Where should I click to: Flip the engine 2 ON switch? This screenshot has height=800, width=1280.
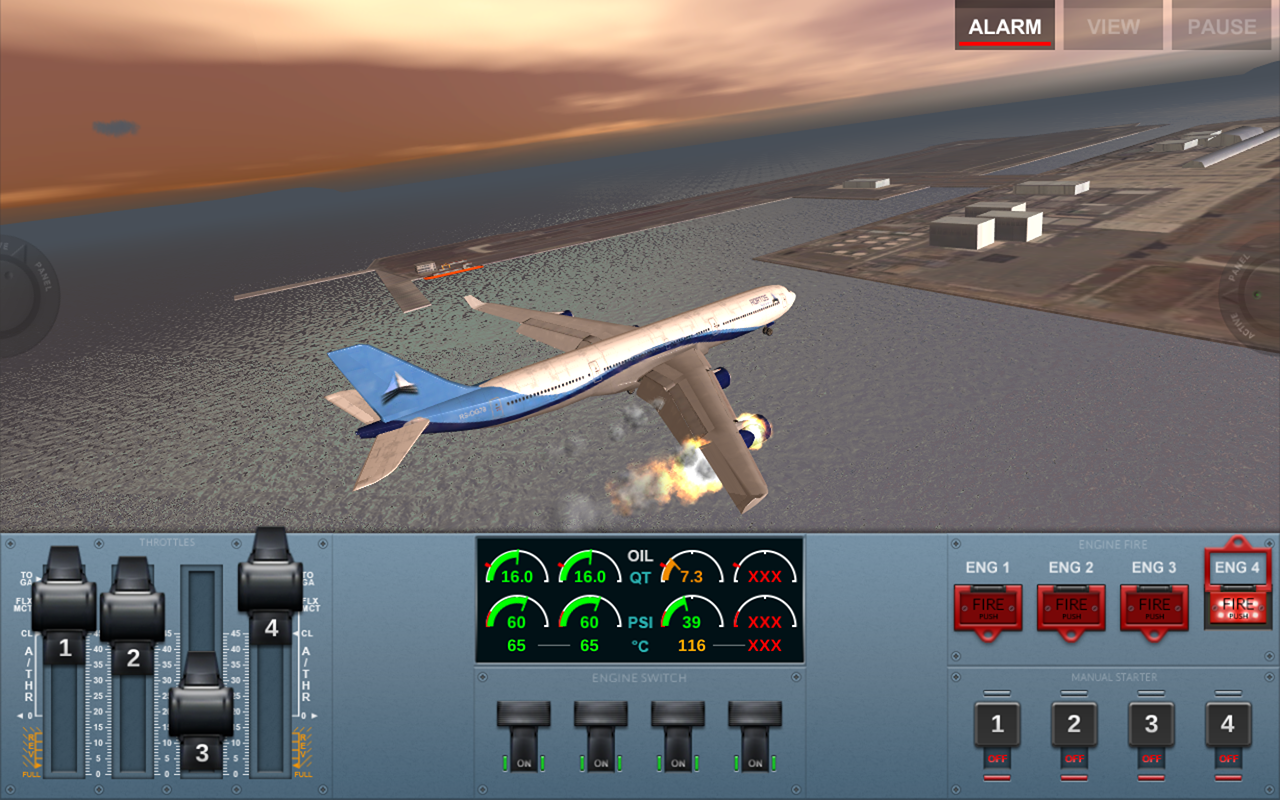click(x=600, y=737)
